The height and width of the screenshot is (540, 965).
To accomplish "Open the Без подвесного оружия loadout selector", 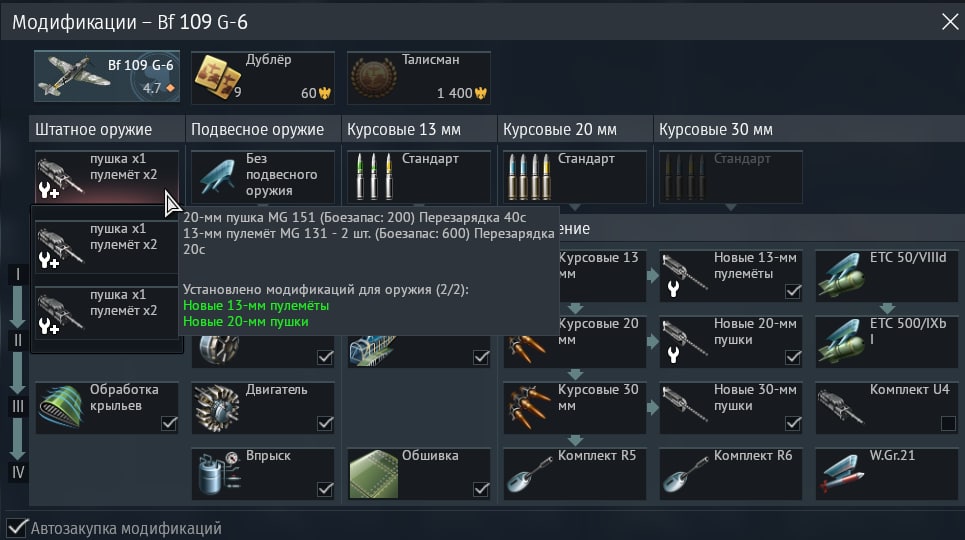I will pos(262,175).
